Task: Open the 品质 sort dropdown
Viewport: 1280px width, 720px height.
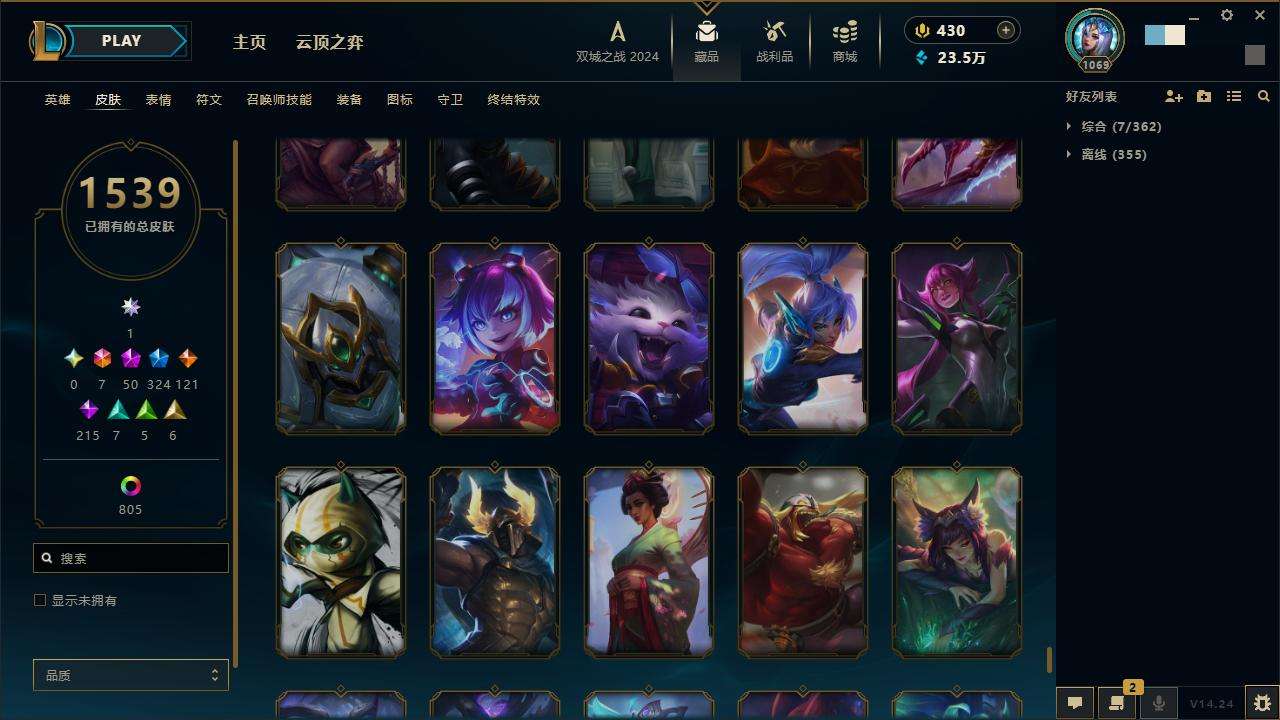Action: point(131,675)
